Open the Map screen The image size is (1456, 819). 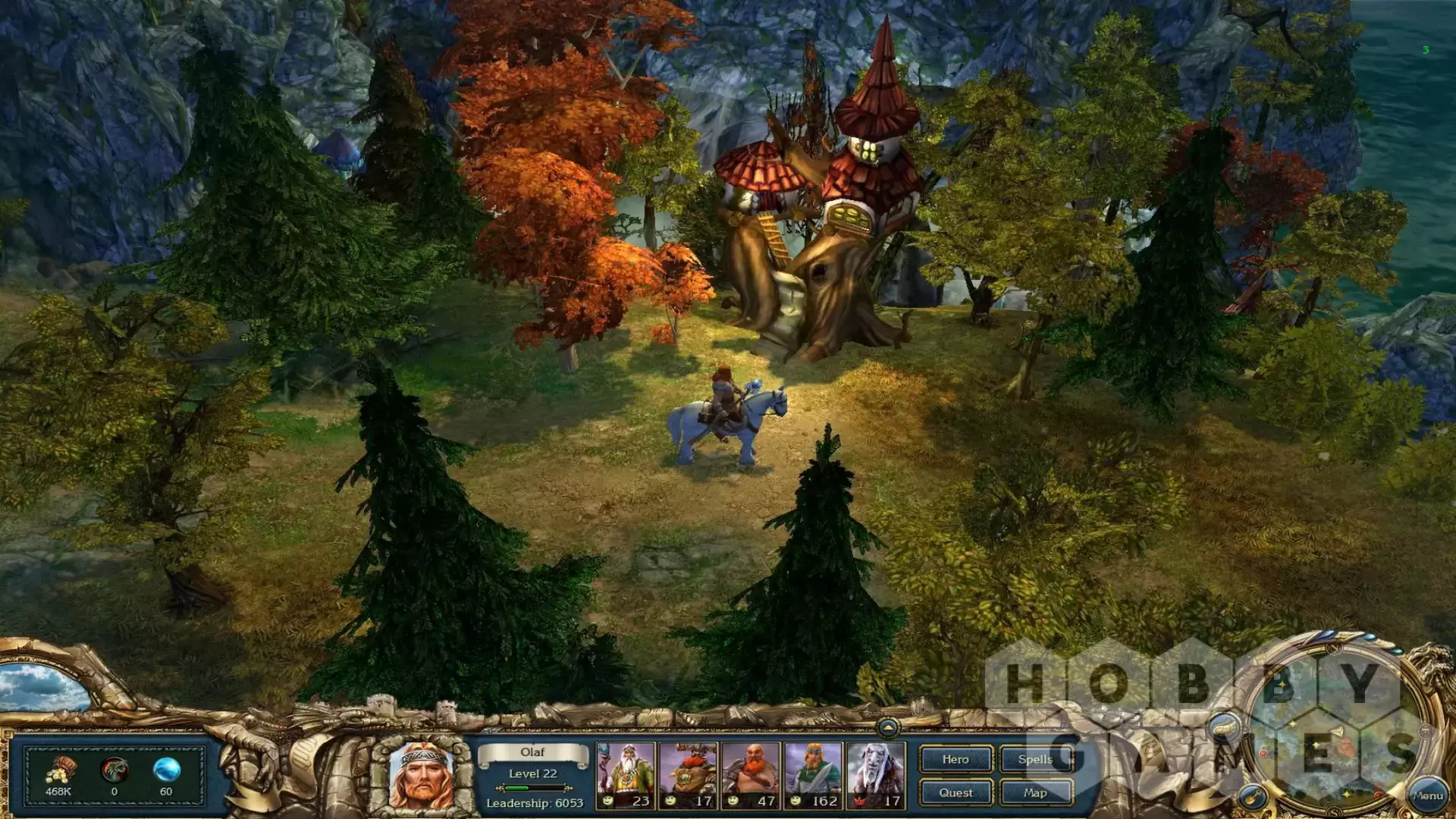tap(1035, 792)
